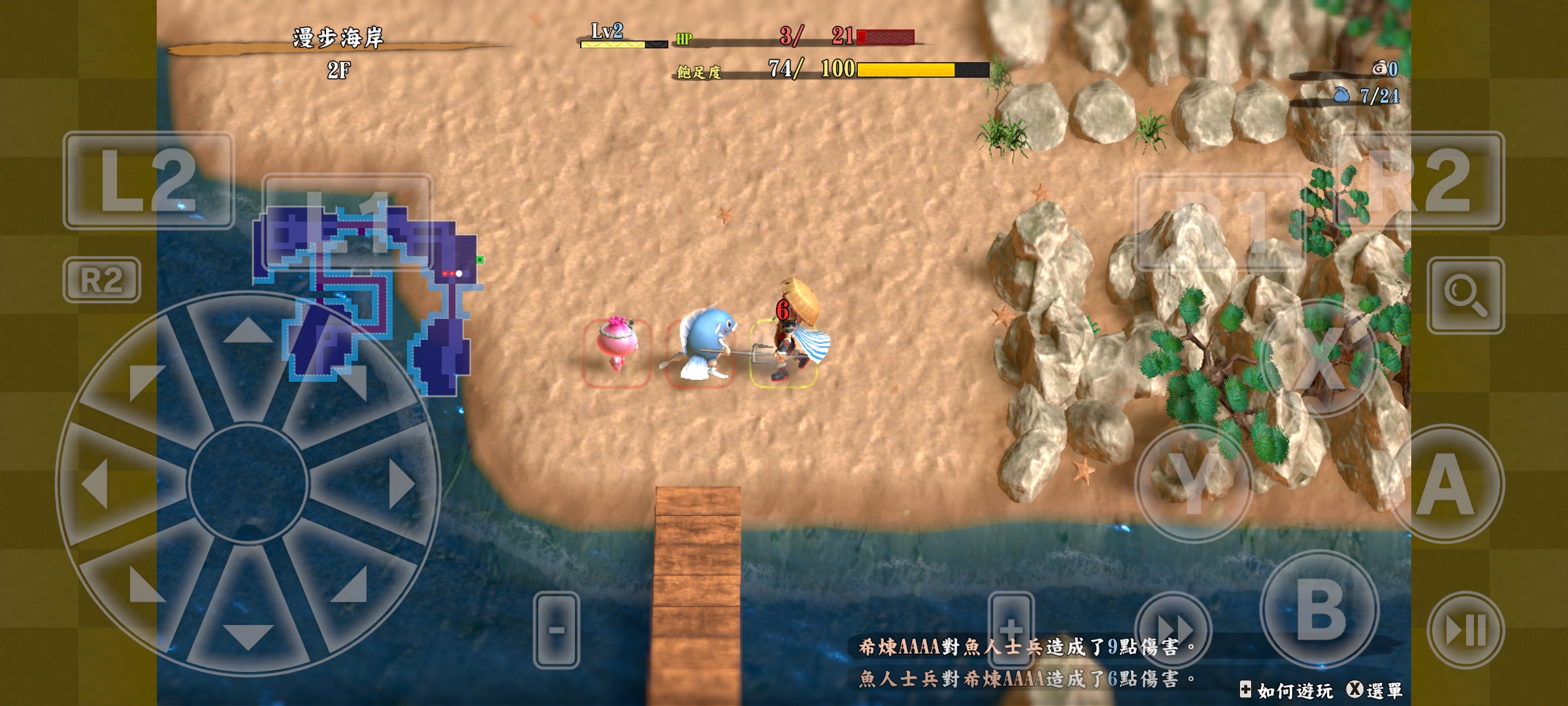Tap the virtual B button
The width and height of the screenshot is (1568, 706).
[1320, 609]
